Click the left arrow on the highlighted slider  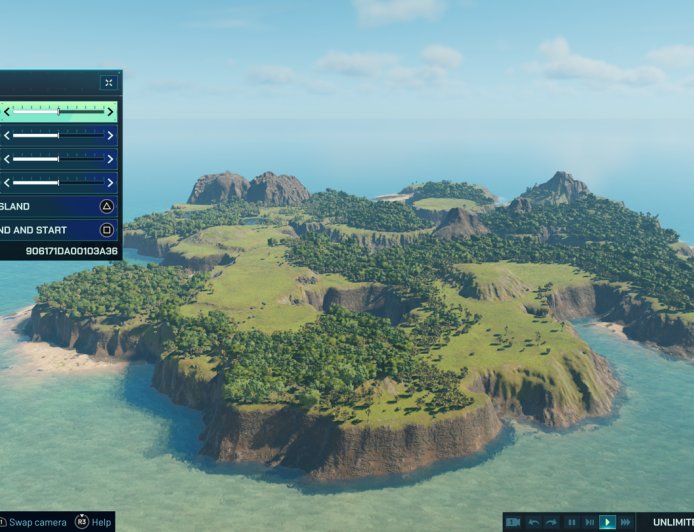[6, 112]
